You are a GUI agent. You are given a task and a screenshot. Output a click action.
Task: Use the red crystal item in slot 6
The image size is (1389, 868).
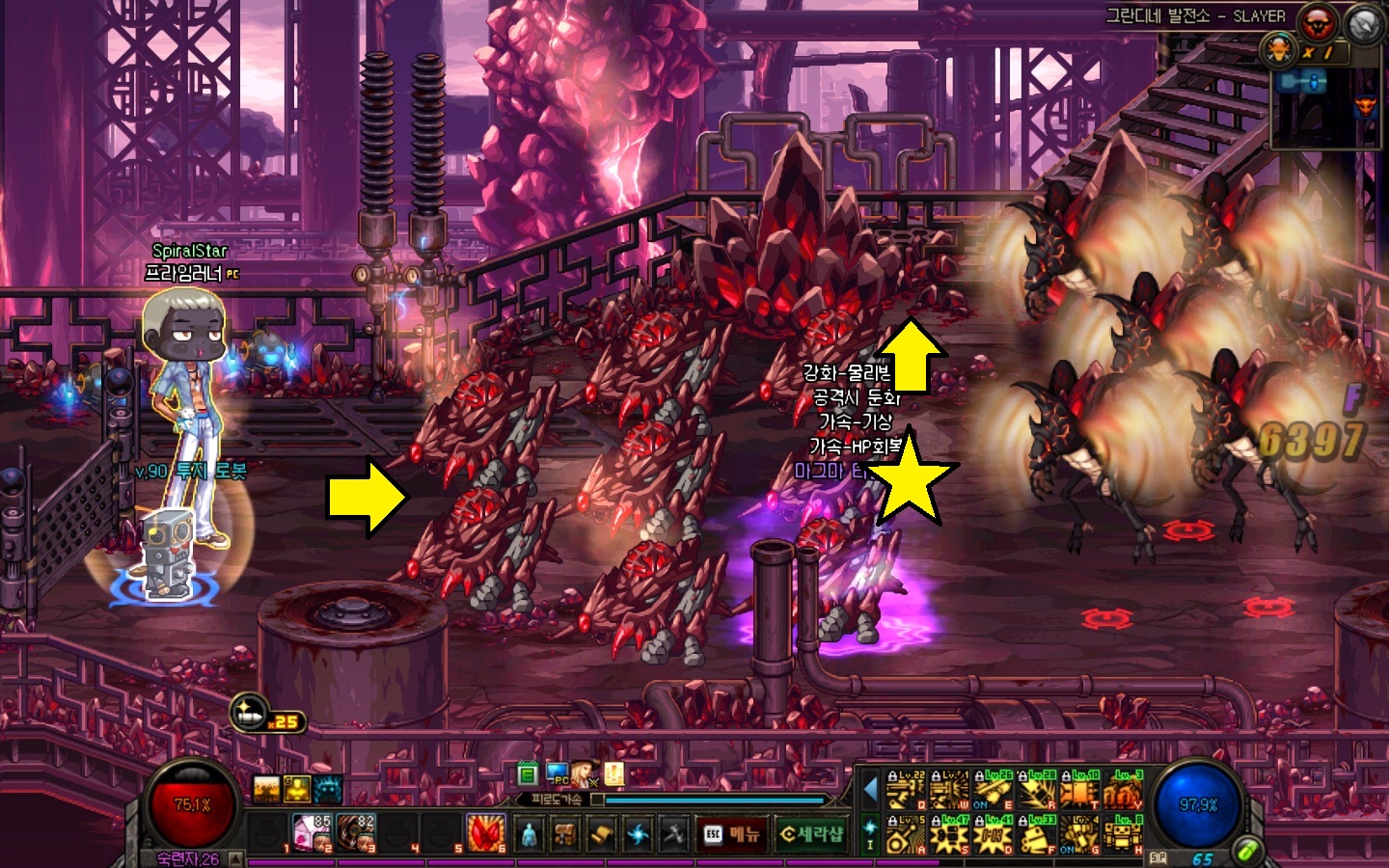click(x=486, y=833)
